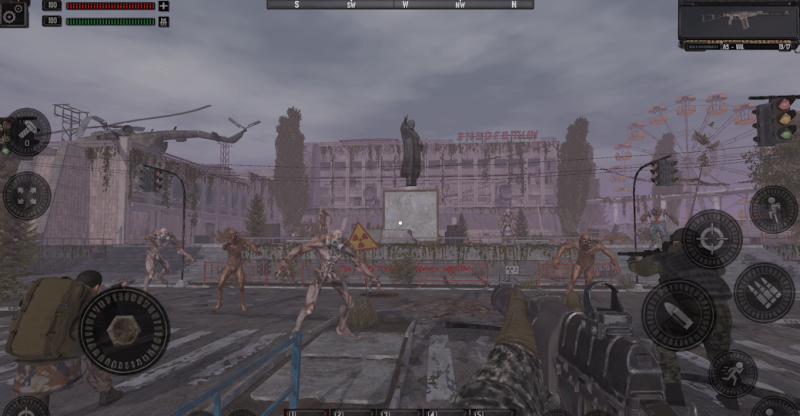Viewport: 800px width, 416px height.
Task: Click the compass heading bar
Action: point(400,5)
